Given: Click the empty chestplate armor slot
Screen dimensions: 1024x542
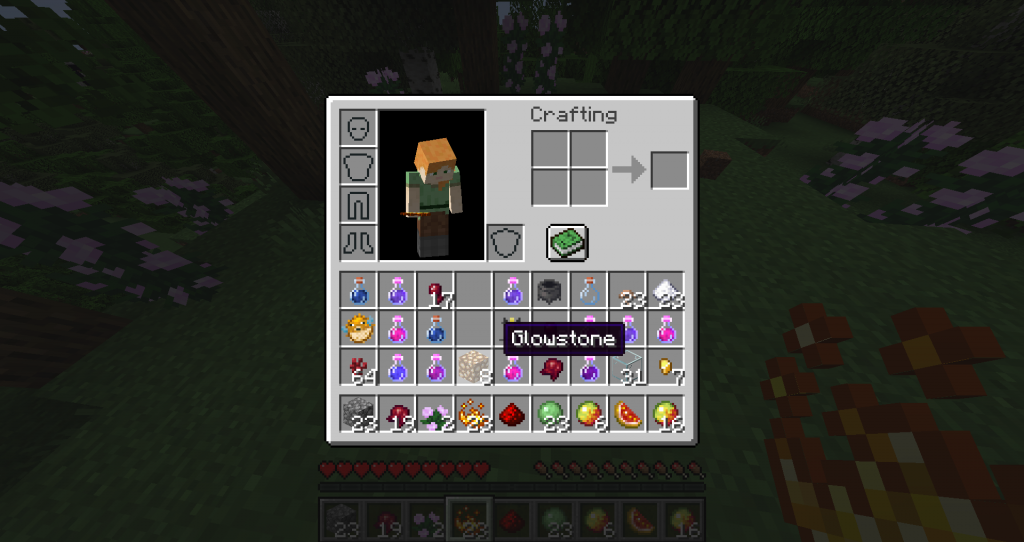Looking at the screenshot, I should [x=359, y=166].
